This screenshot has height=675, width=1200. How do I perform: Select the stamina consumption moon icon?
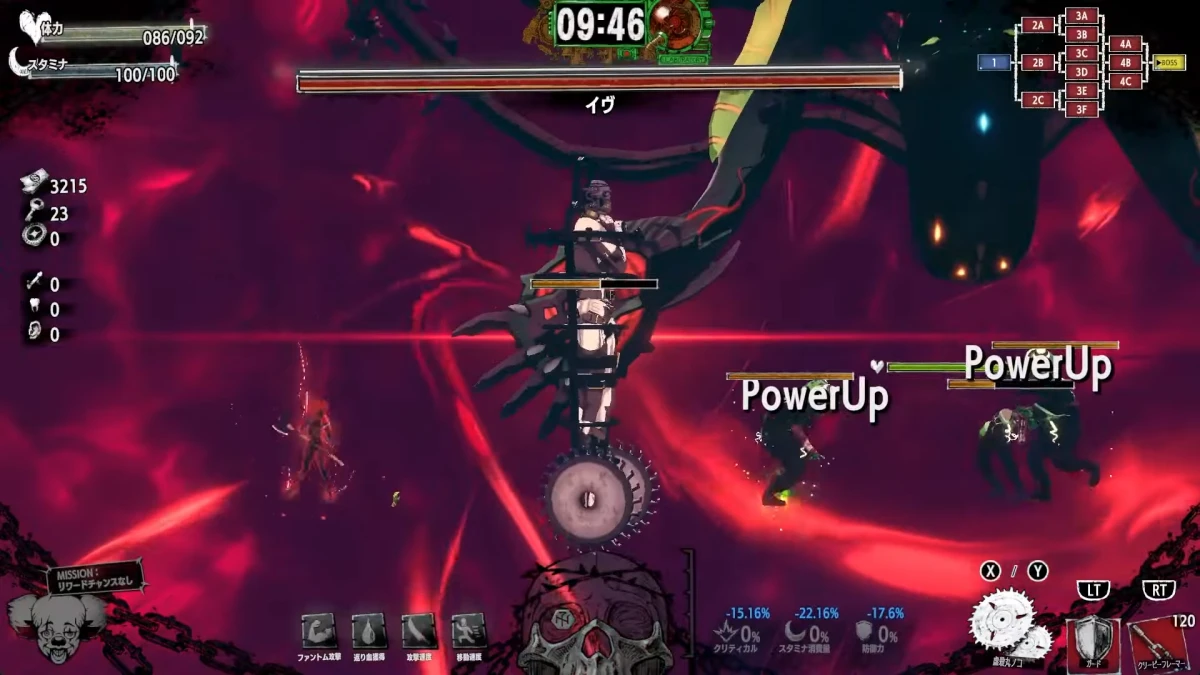pos(797,633)
